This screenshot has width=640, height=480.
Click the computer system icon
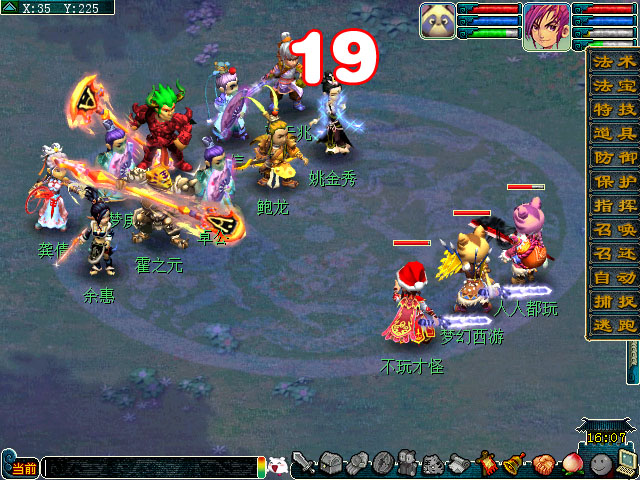[627, 464]
